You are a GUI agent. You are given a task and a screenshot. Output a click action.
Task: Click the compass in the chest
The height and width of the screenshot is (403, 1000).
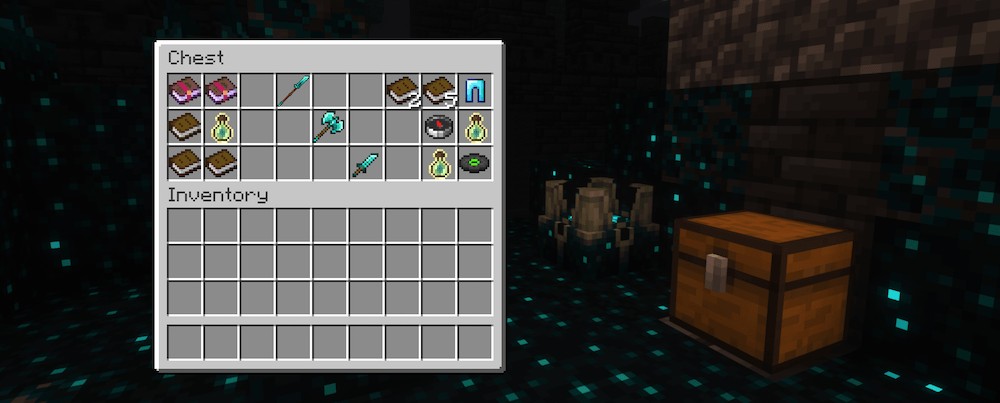439,127
